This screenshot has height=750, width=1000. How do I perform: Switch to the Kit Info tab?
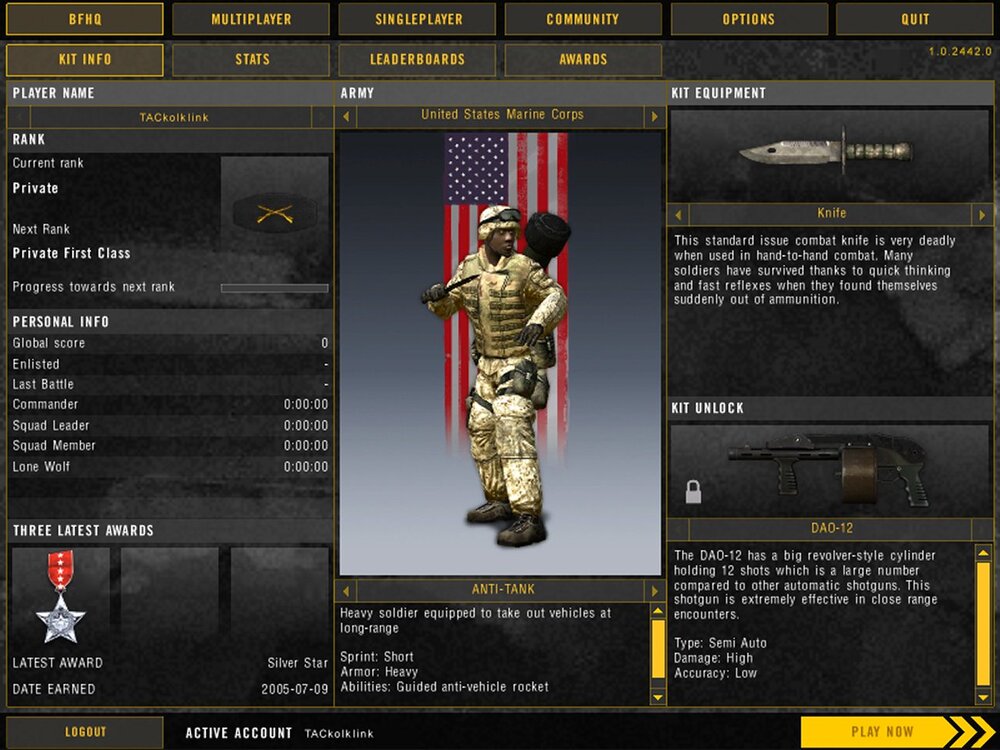[x=85, y=60]
